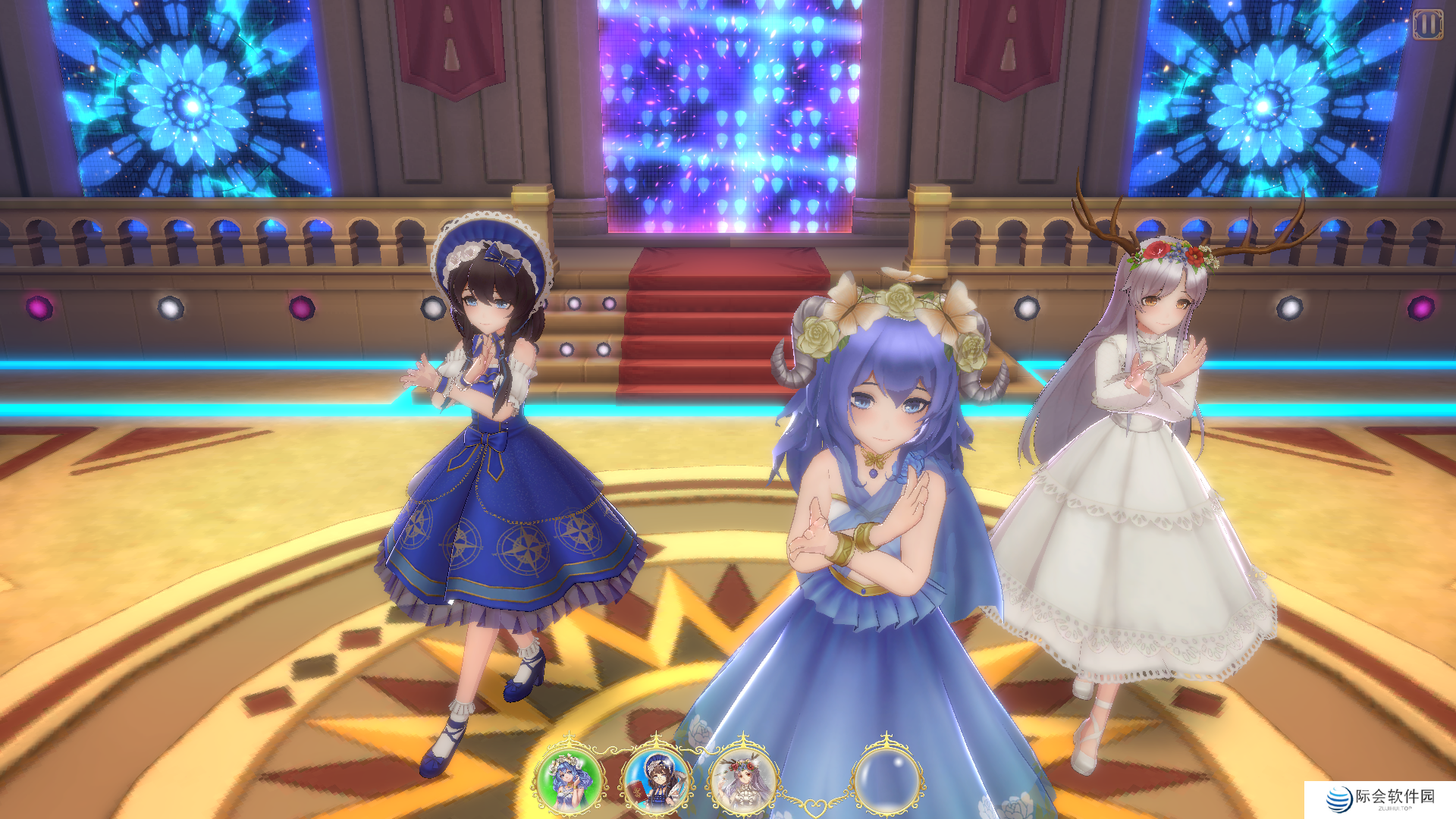This screenshot has height=819, width=1456.
Task: Pause the performance with the pause button
Action: 1427,25
